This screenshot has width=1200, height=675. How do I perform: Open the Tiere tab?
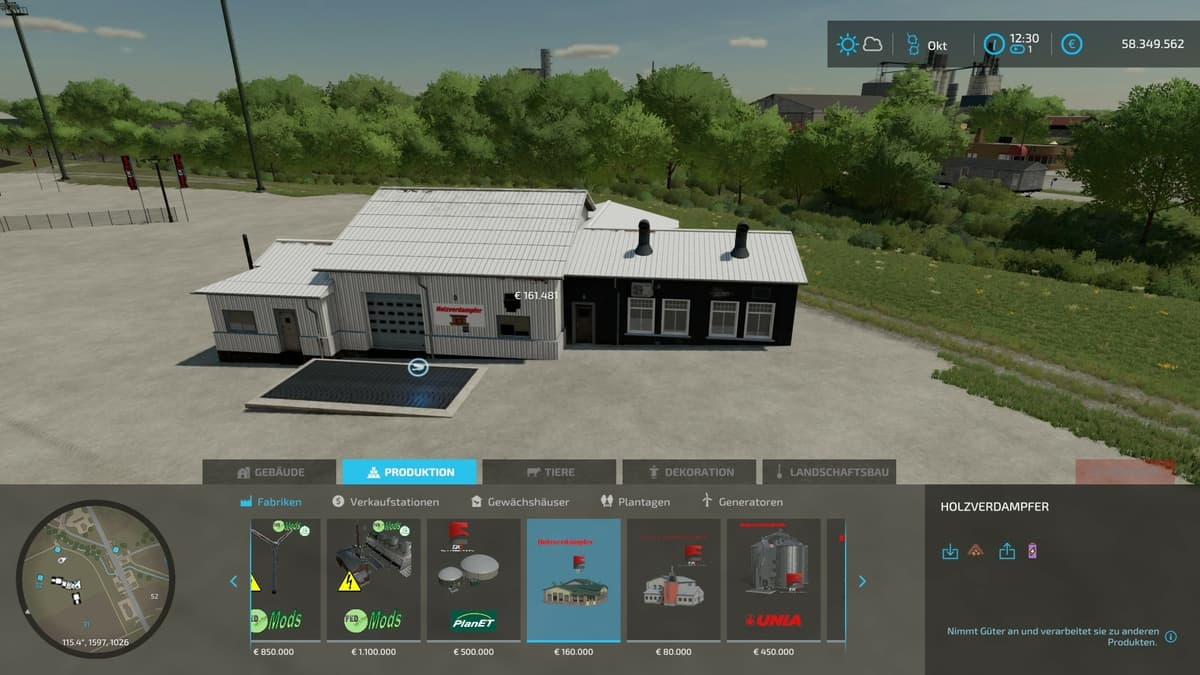click(x=549, y=472)
